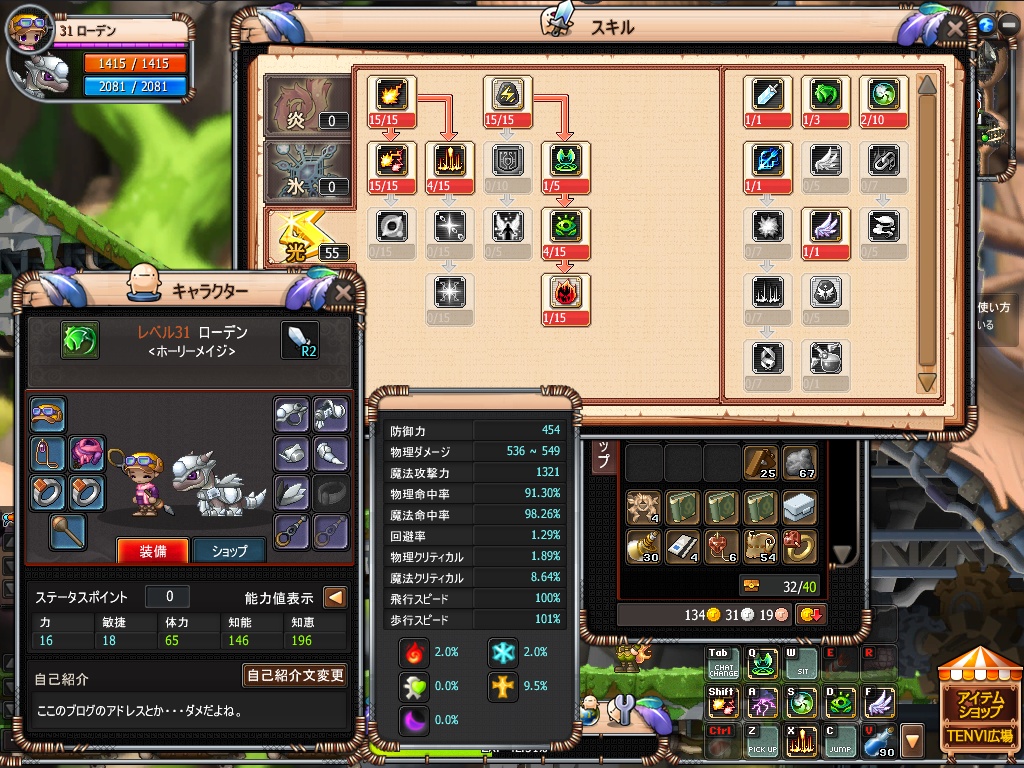Switch to the 氷 ice skill tab
Viewport: 1024px width, 768px height.
pos(308,169)
